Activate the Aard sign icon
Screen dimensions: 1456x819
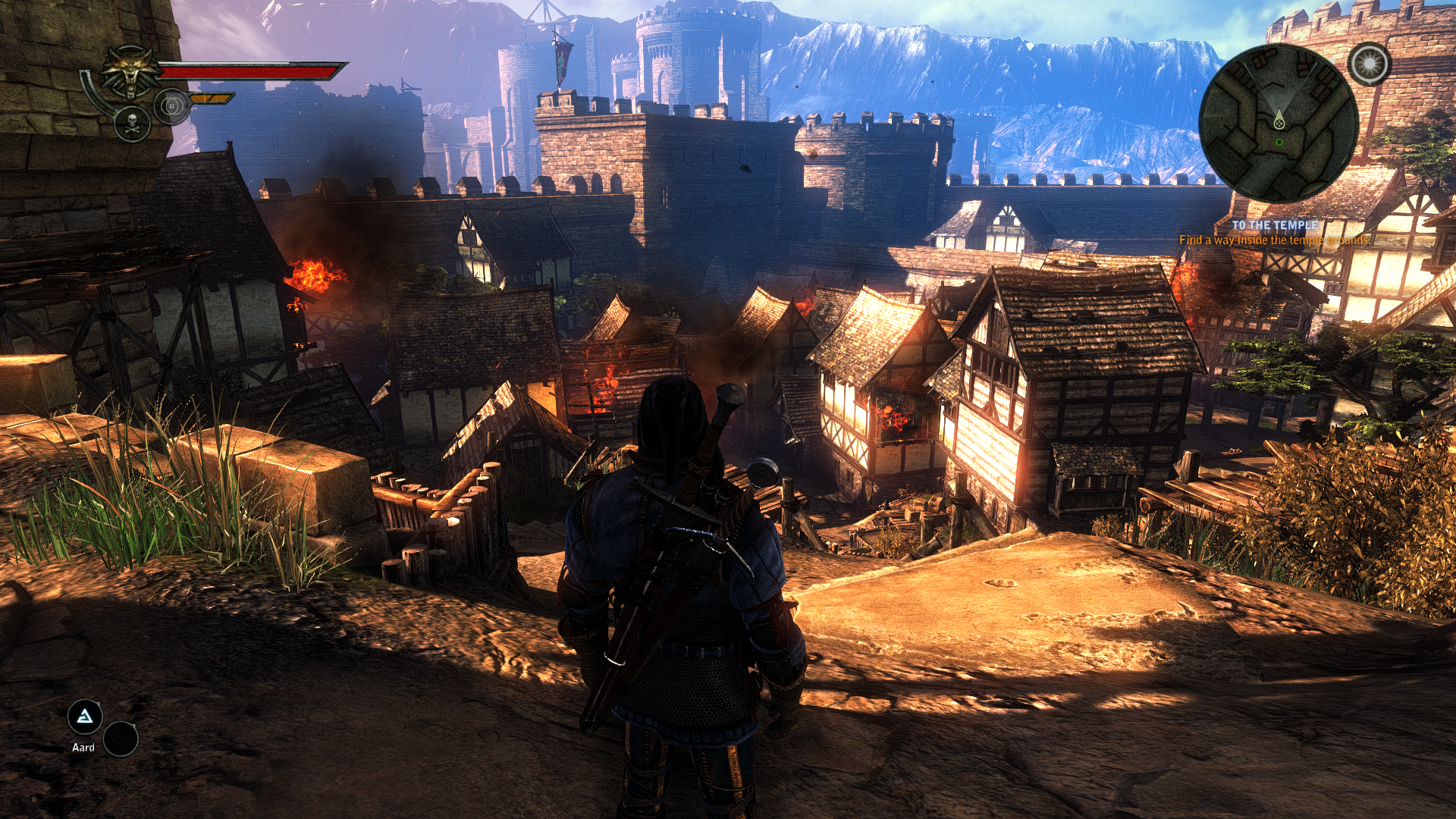84,717
